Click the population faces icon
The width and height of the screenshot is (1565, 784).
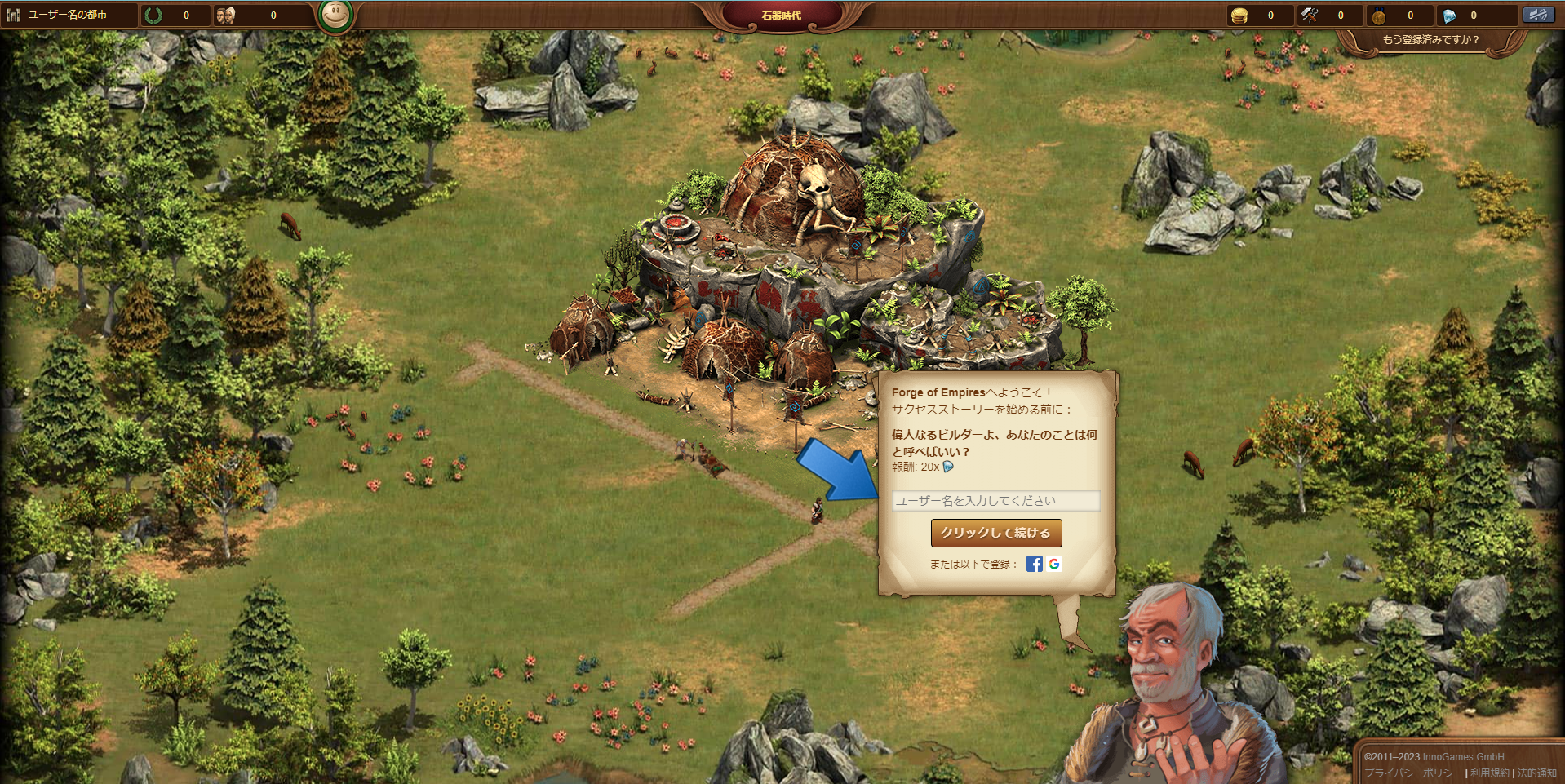[226, 16]
